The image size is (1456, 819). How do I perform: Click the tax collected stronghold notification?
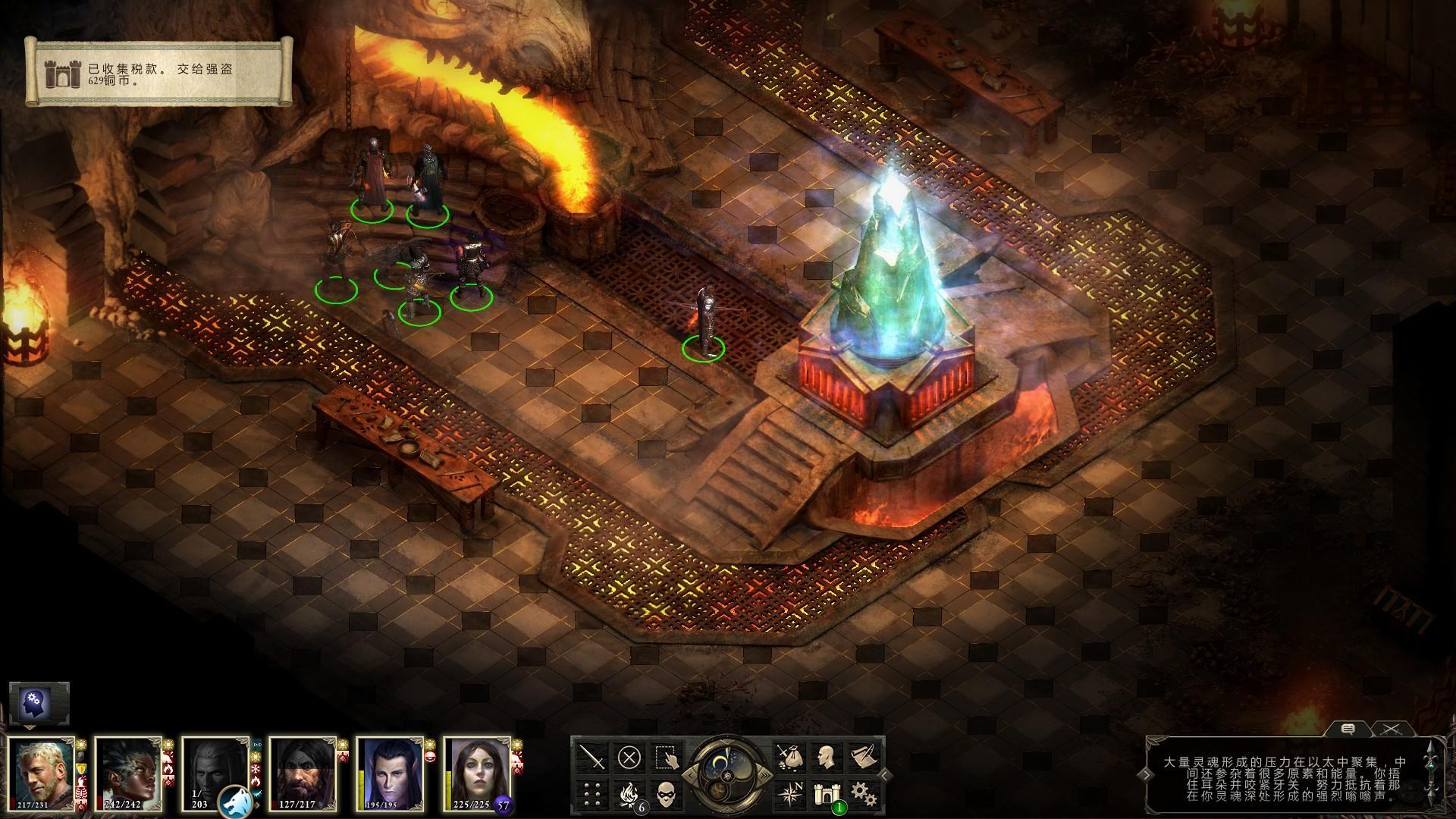tap(159, 74)
